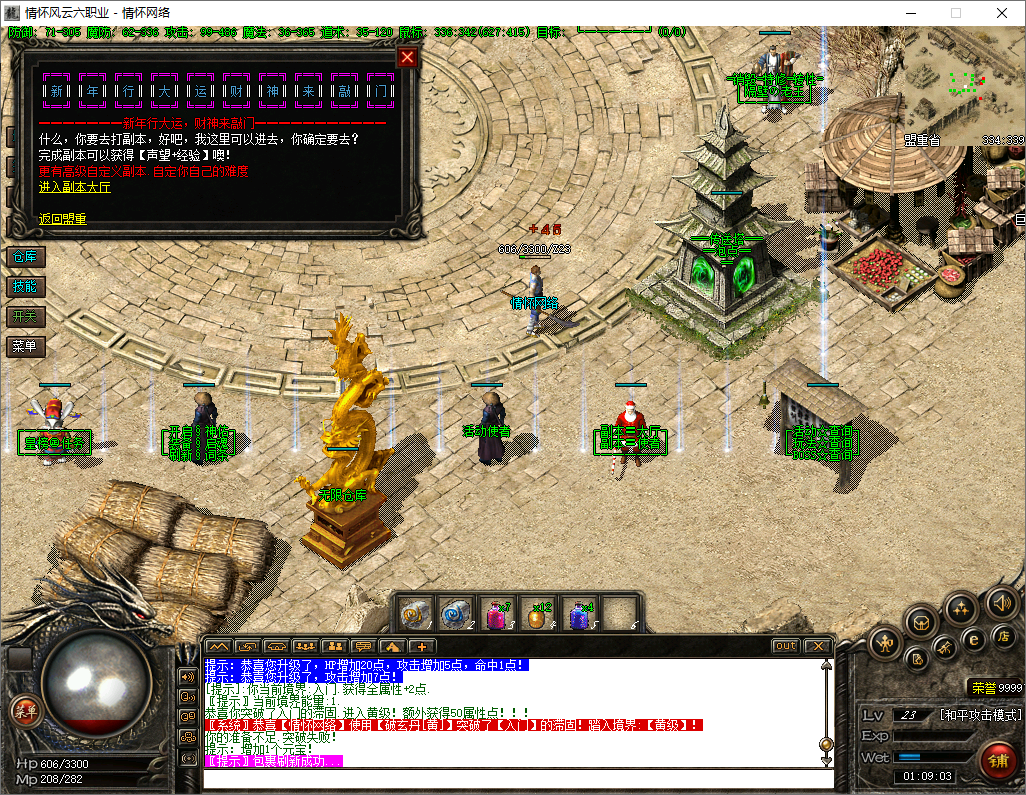Maximize the game window
This screenshot has width=1026, height=795.
tap(955, 13)
